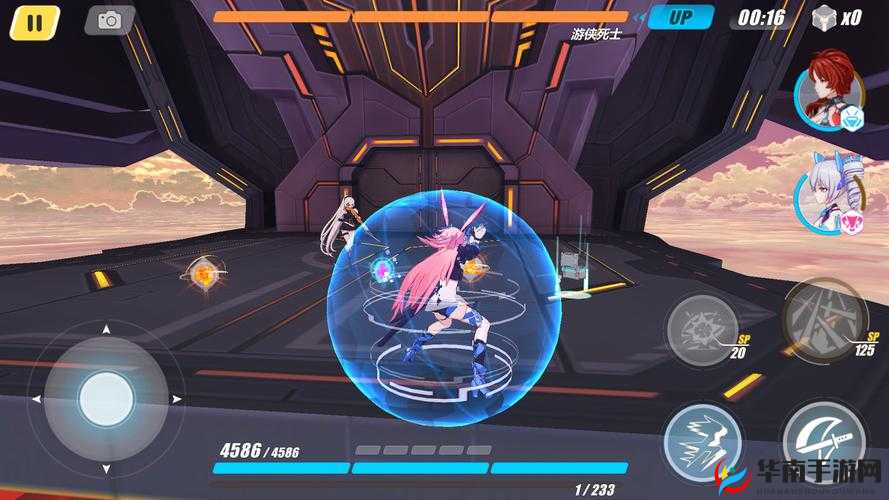This screenshot has height=500, width=889.
Task: Tap the blue UP button
Action: point(681,17)
